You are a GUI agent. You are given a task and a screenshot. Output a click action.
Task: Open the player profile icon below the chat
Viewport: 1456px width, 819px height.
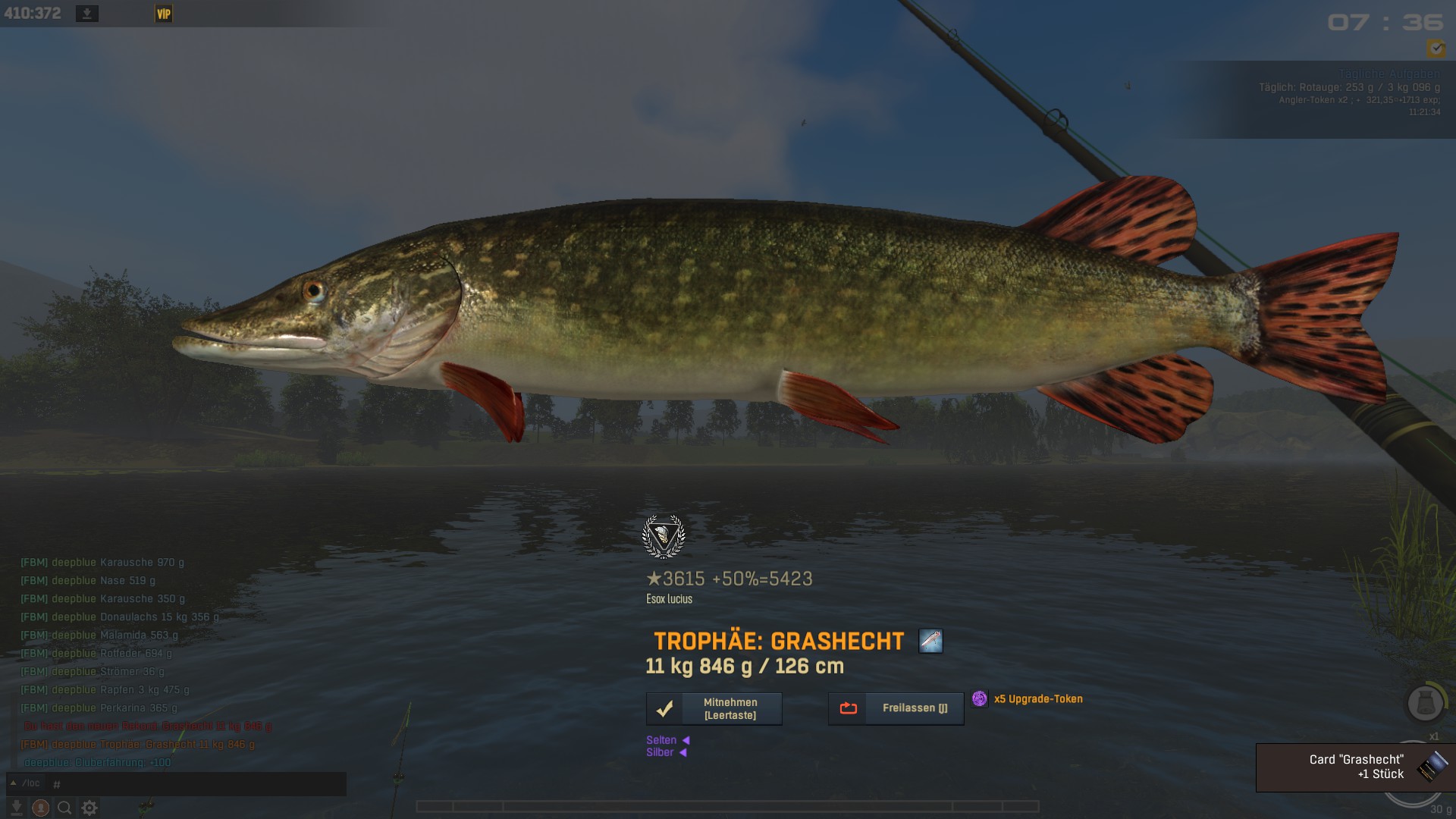click(x=41, y=808)
